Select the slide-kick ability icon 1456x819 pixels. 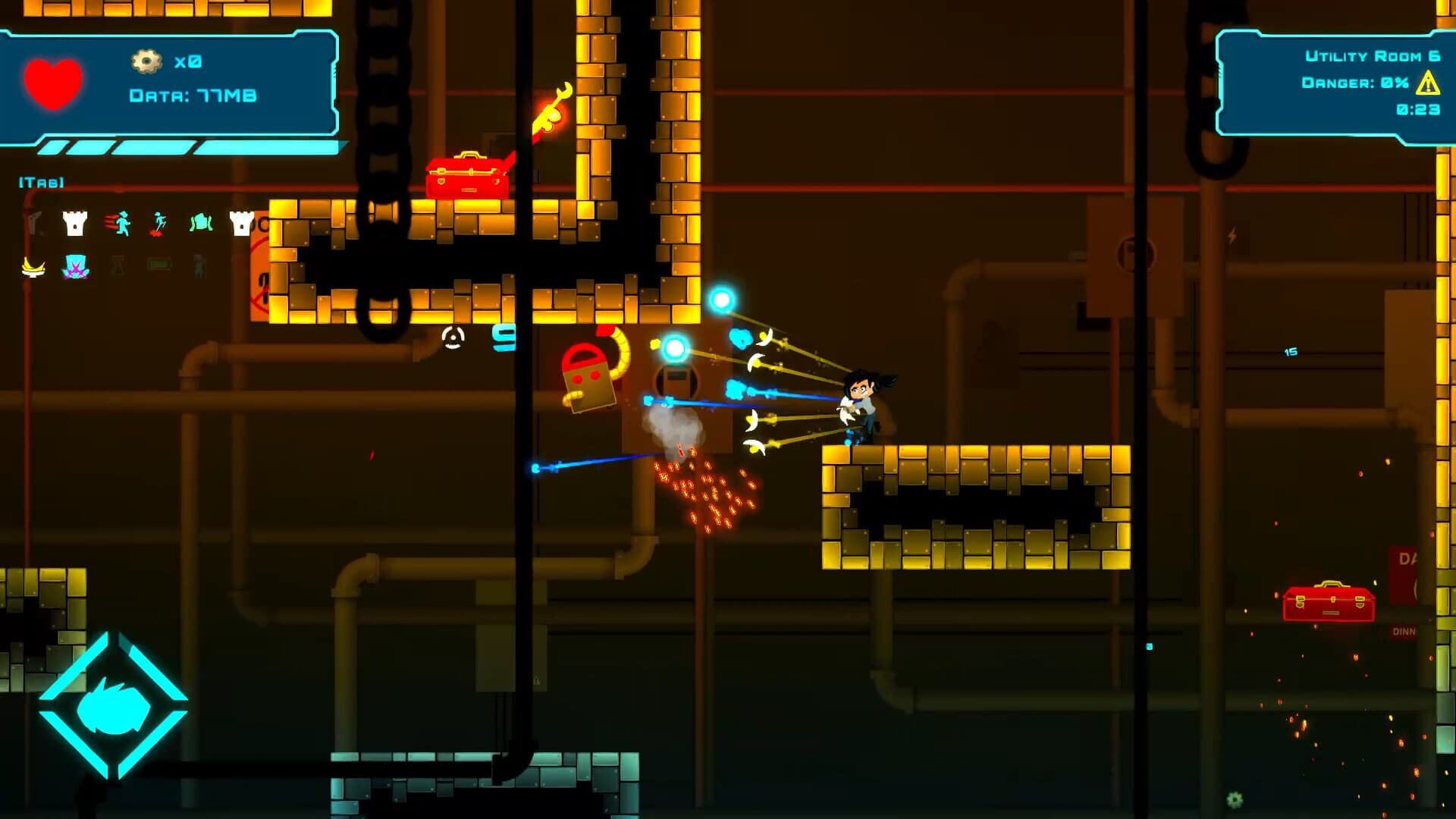coord(159,224)
